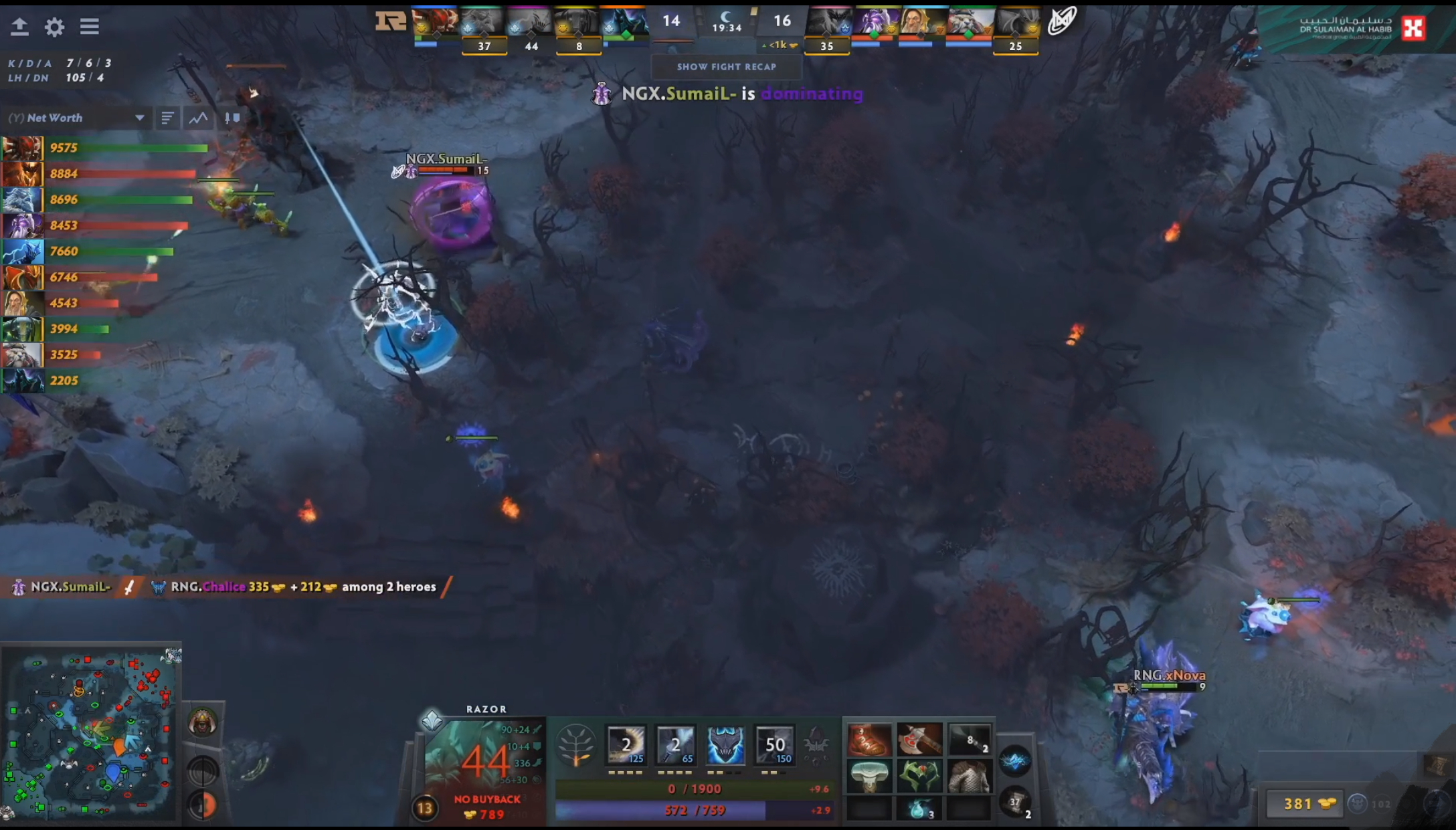Select the Battle Fury item icon

920,740
